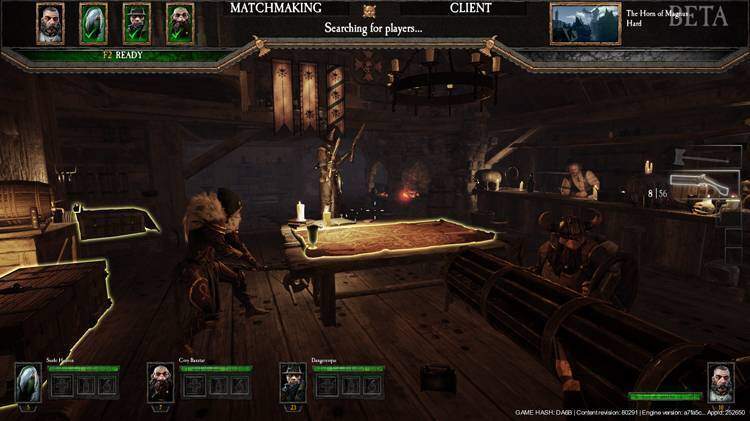The image size is (750, 421).
Task: Click your own character portrait at bottom right
Action: coord(721,382)
